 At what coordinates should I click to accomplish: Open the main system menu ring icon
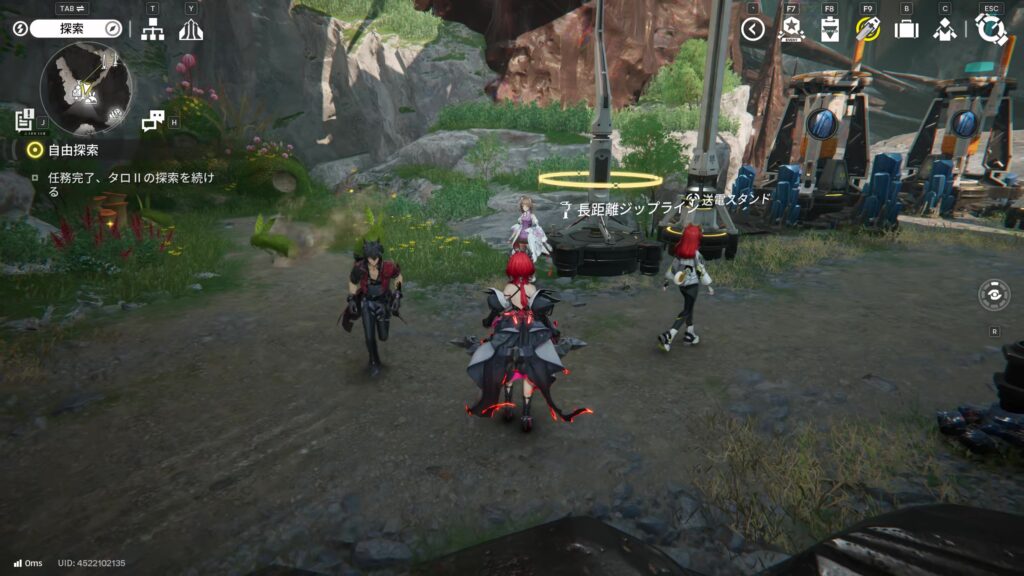click(x=990, y=29)
